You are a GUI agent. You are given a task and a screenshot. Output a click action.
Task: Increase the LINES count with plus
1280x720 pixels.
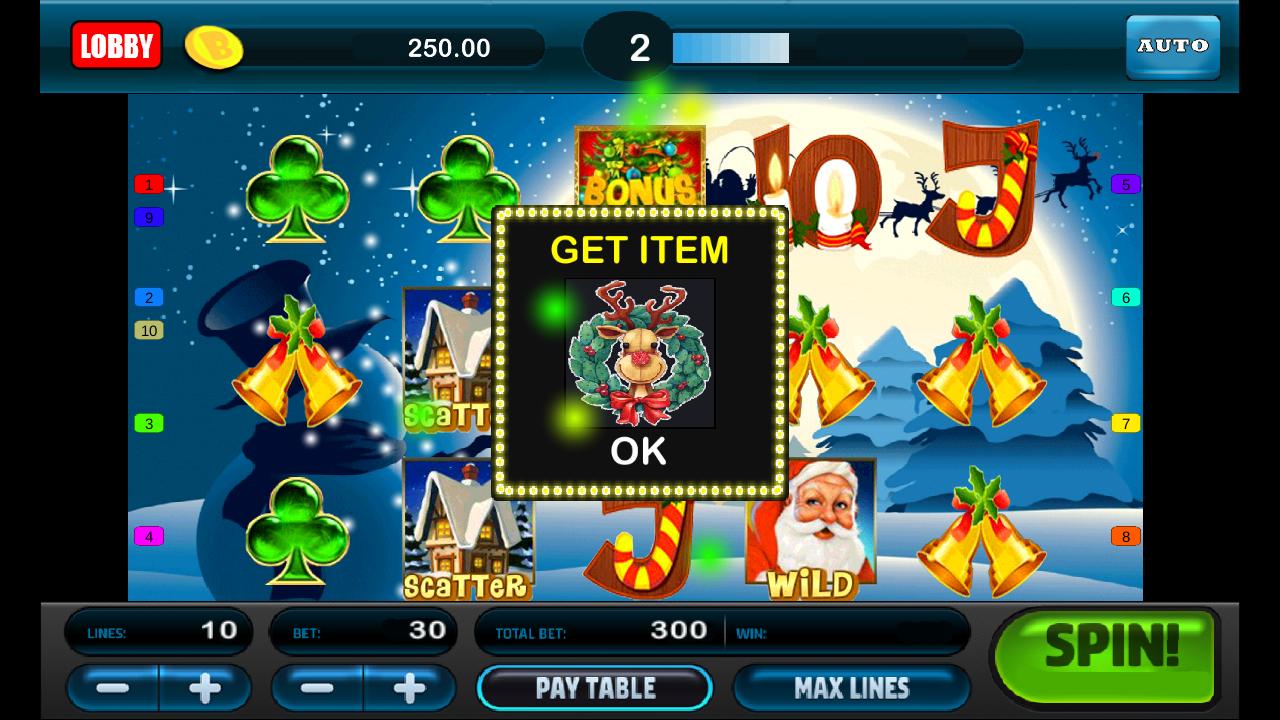(203, 688)
